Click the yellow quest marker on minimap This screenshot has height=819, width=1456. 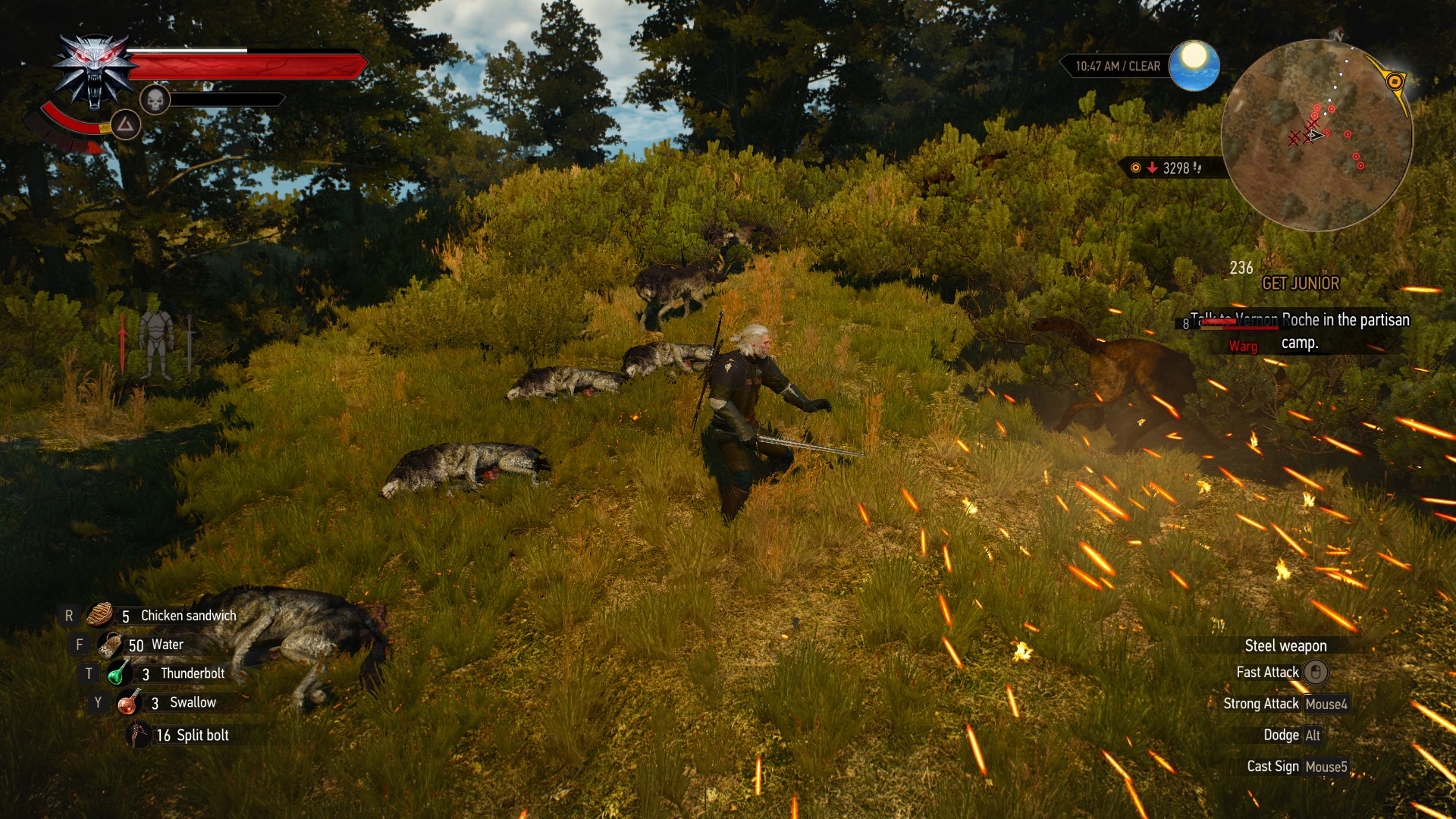(x=1394, y=81)
